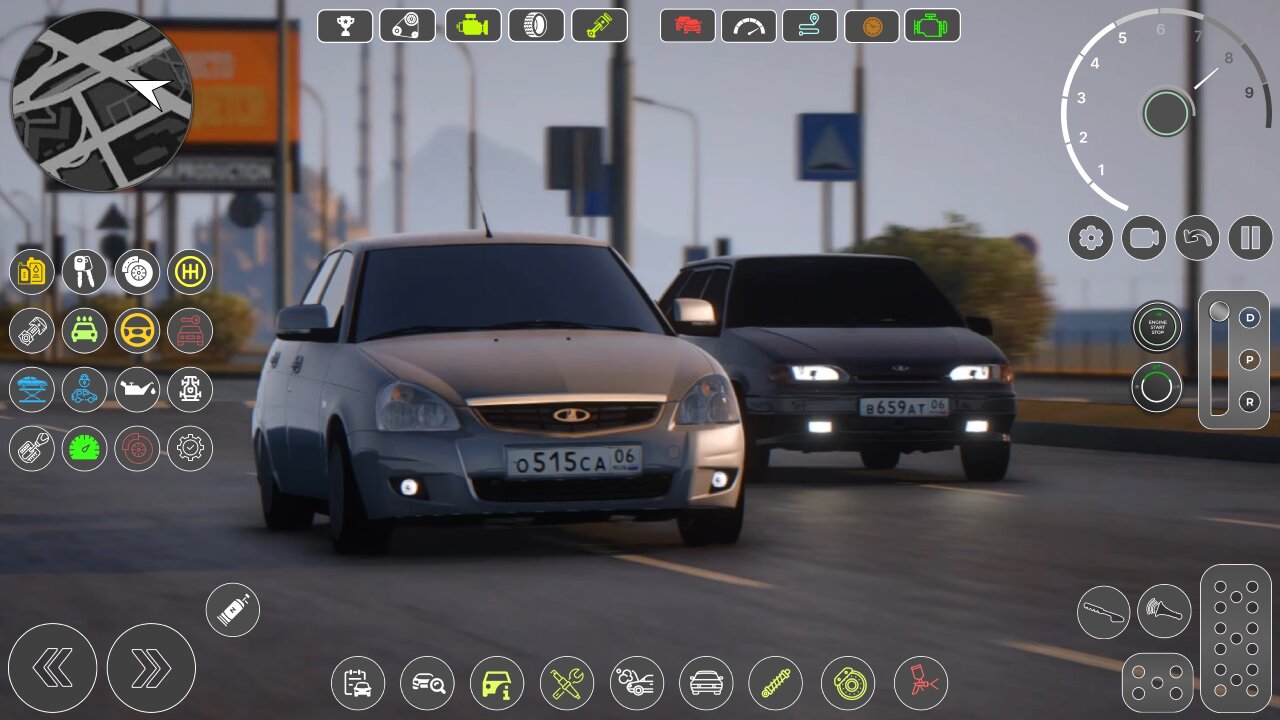Open the route map pin icon
1280x720 pixels.
[x=809, y=26]
